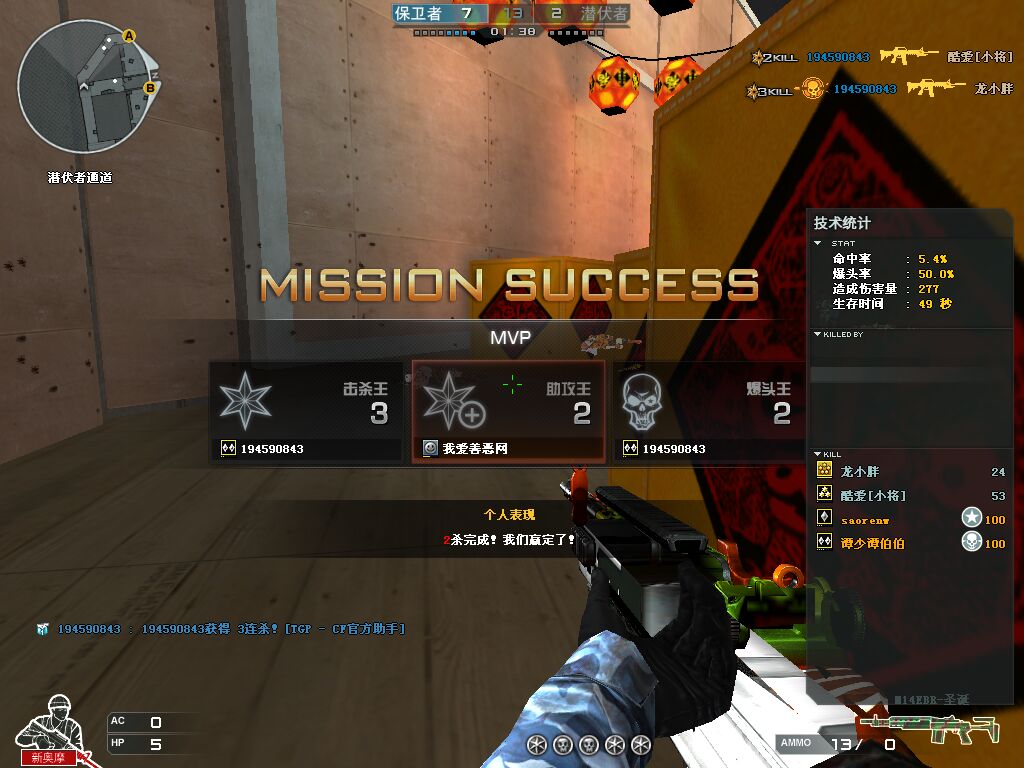Choose the 助攻王 MVP card

[x=508, y=412]
